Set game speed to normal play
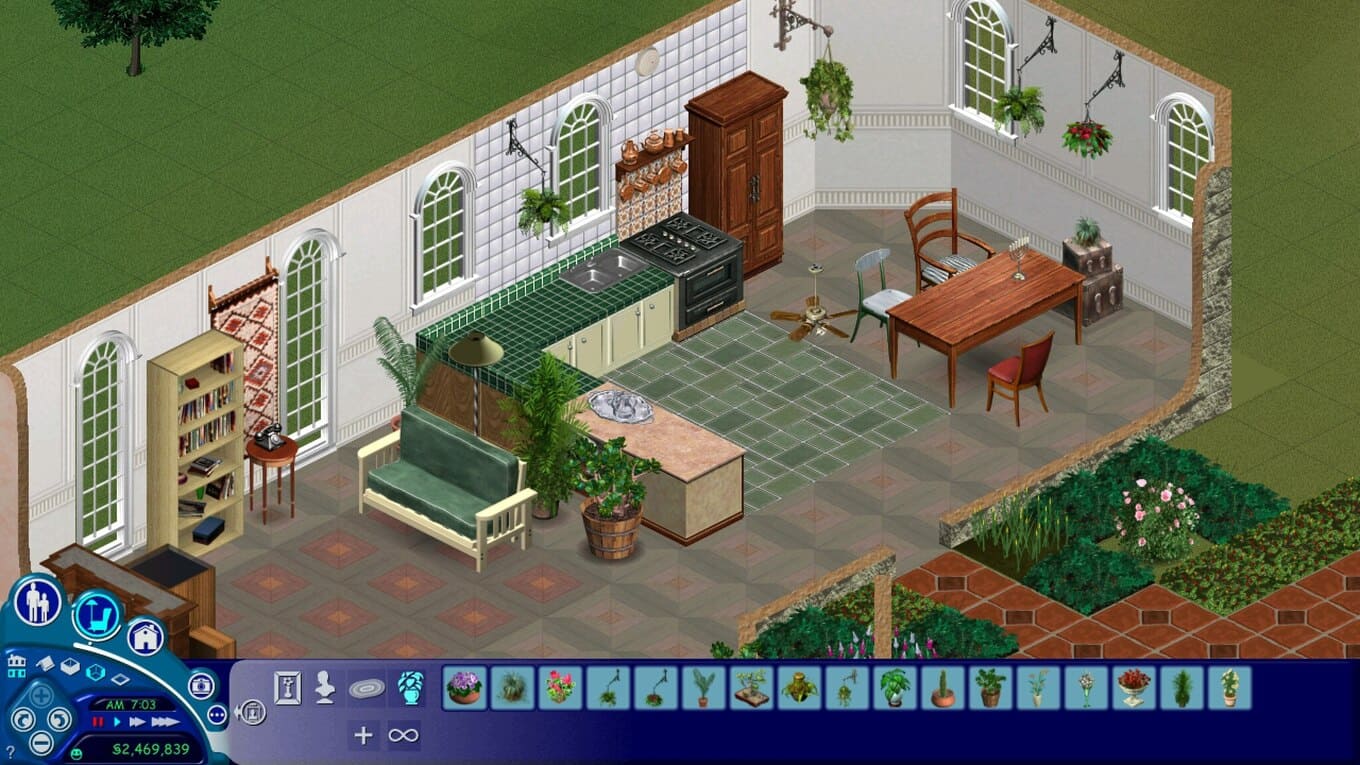This screenshot has width=1360, height=765. point(118,721)
